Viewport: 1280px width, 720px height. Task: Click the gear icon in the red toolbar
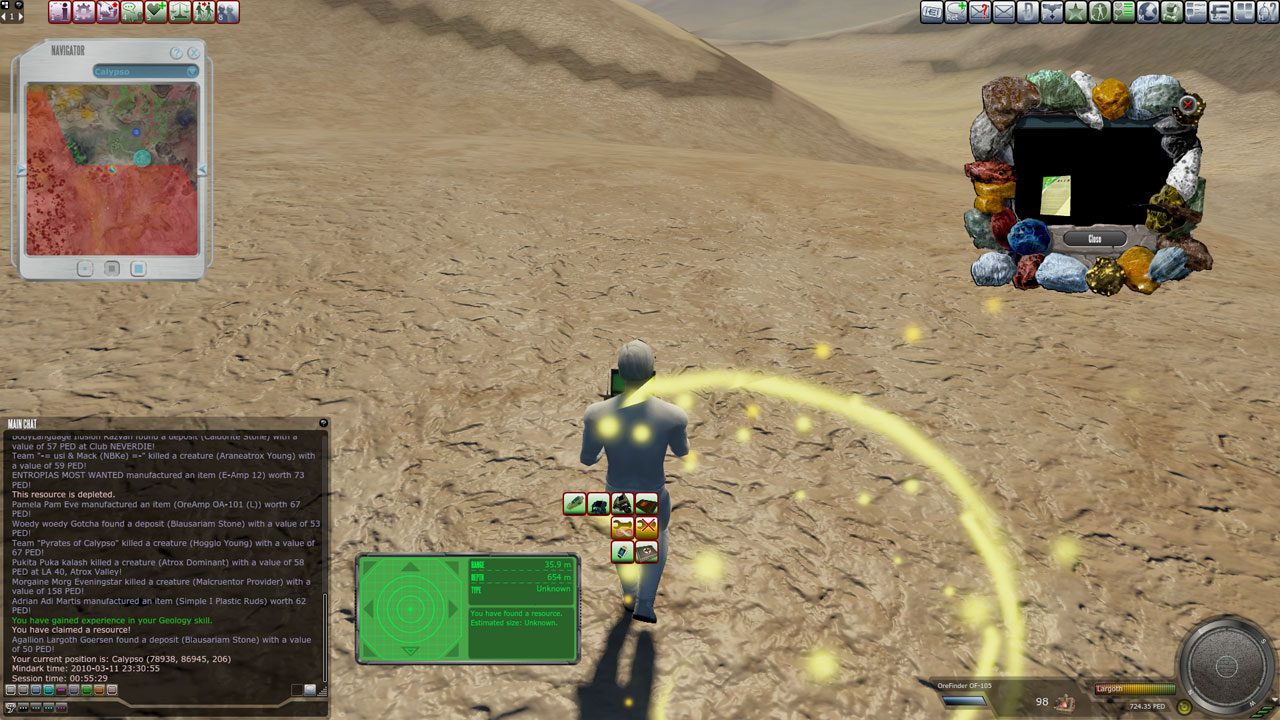[x=84, y=12]
